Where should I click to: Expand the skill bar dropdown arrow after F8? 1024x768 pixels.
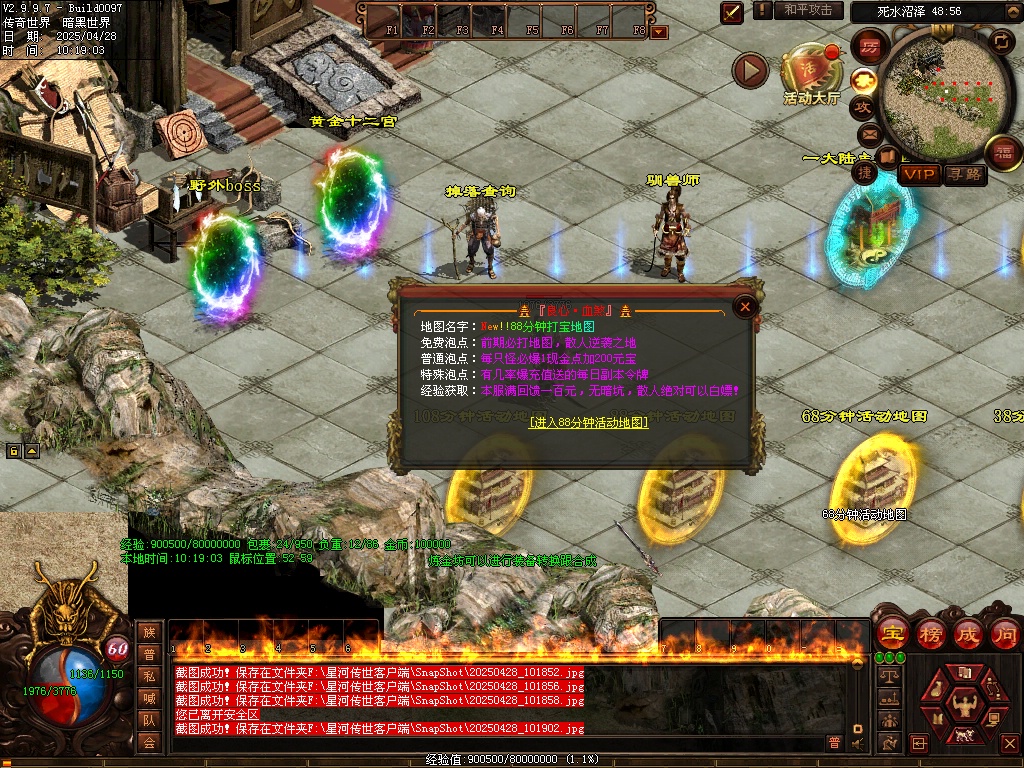[x=658, y=31]
